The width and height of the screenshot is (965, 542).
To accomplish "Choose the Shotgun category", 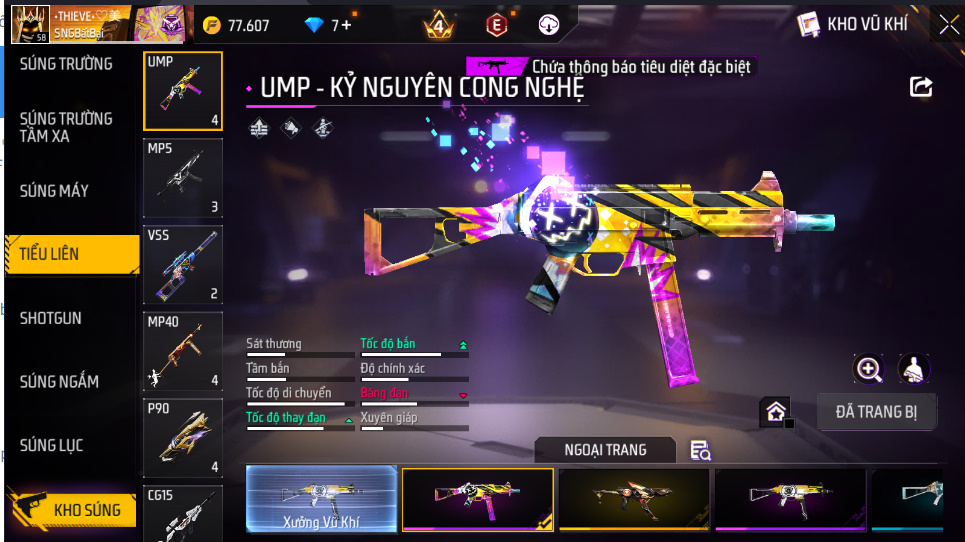I will pyautogui.click(x=51, y=318).
